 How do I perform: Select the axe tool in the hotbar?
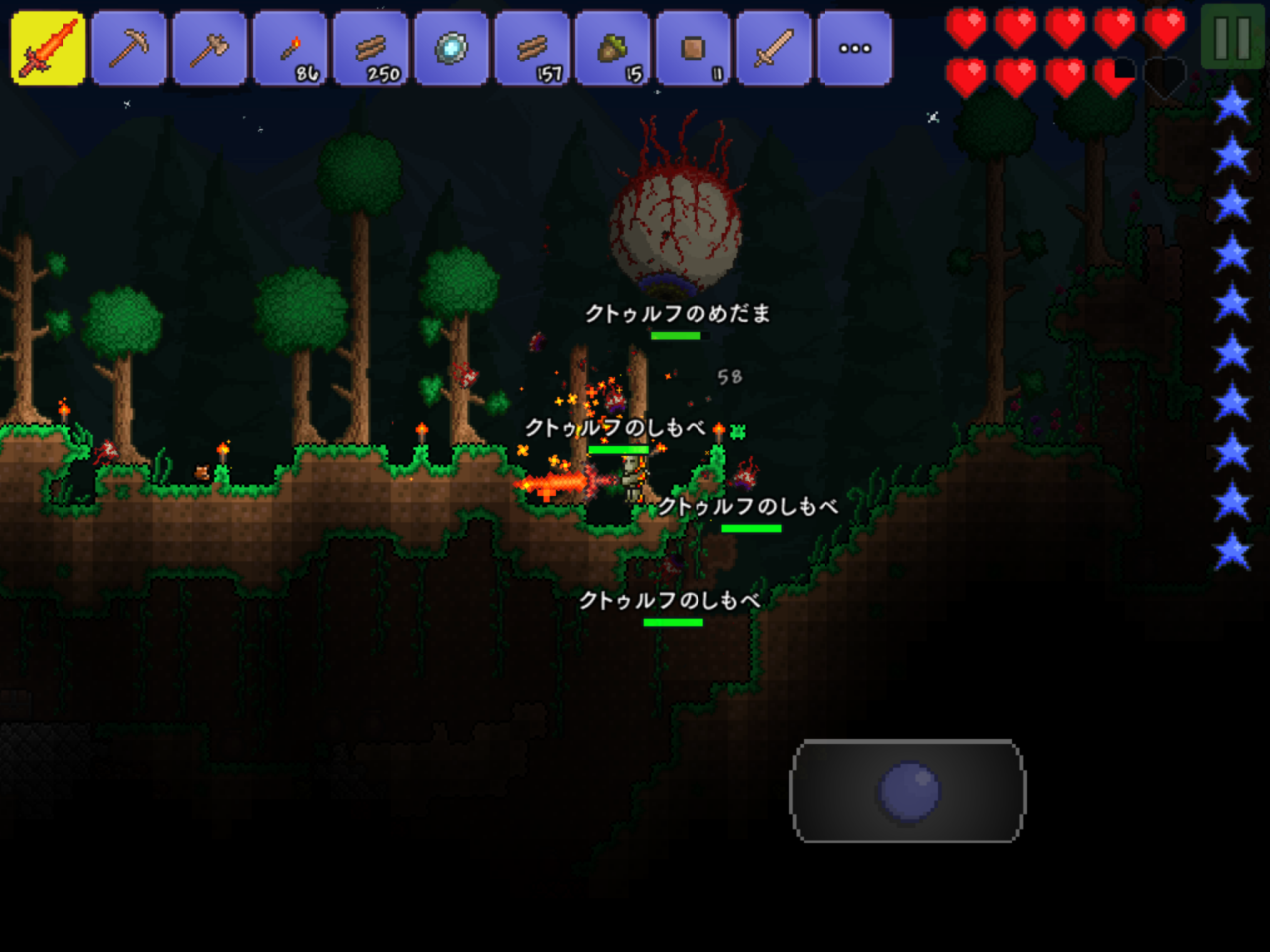(207, 46)
